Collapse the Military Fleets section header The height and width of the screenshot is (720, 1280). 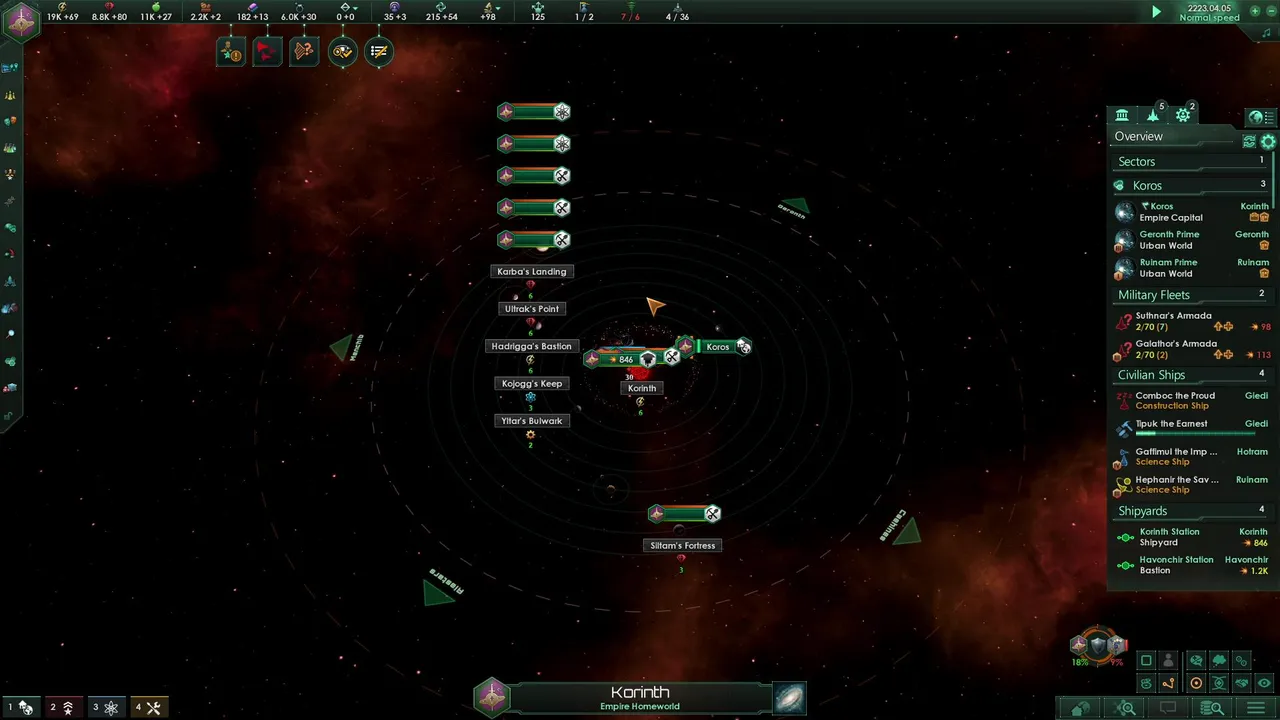(x=1154, y=295)
